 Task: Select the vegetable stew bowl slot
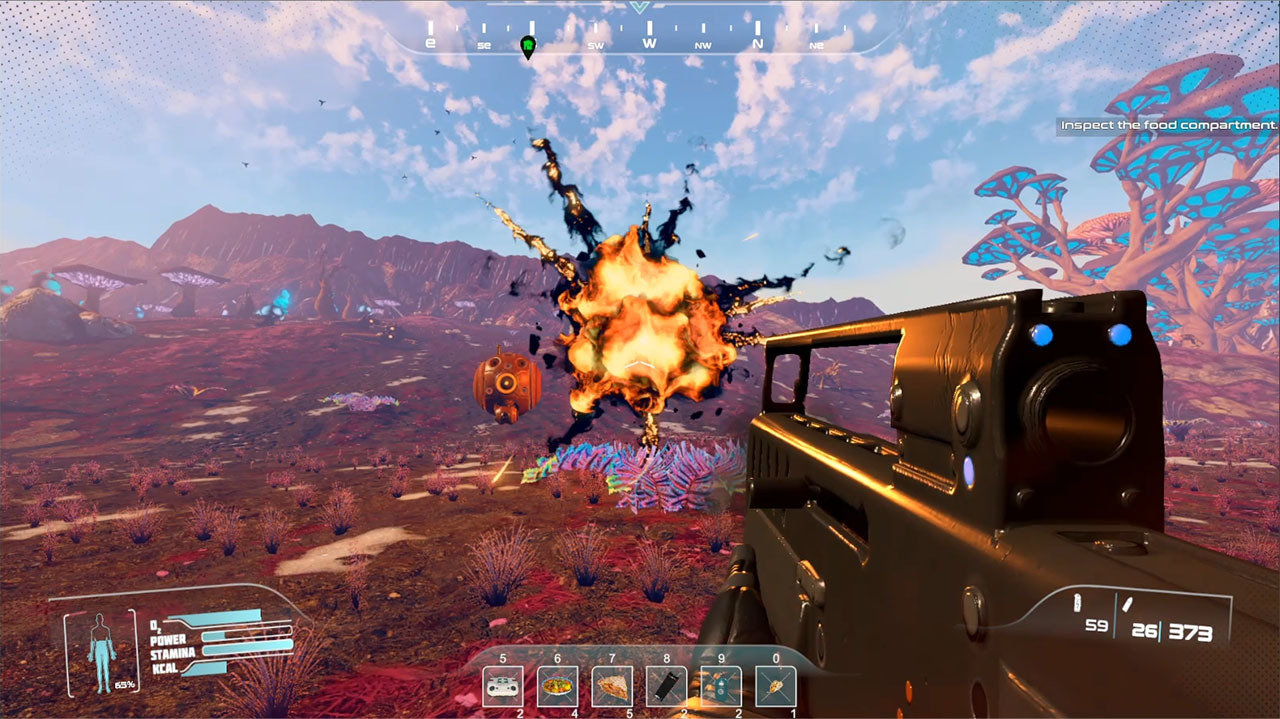coord(557,687)
